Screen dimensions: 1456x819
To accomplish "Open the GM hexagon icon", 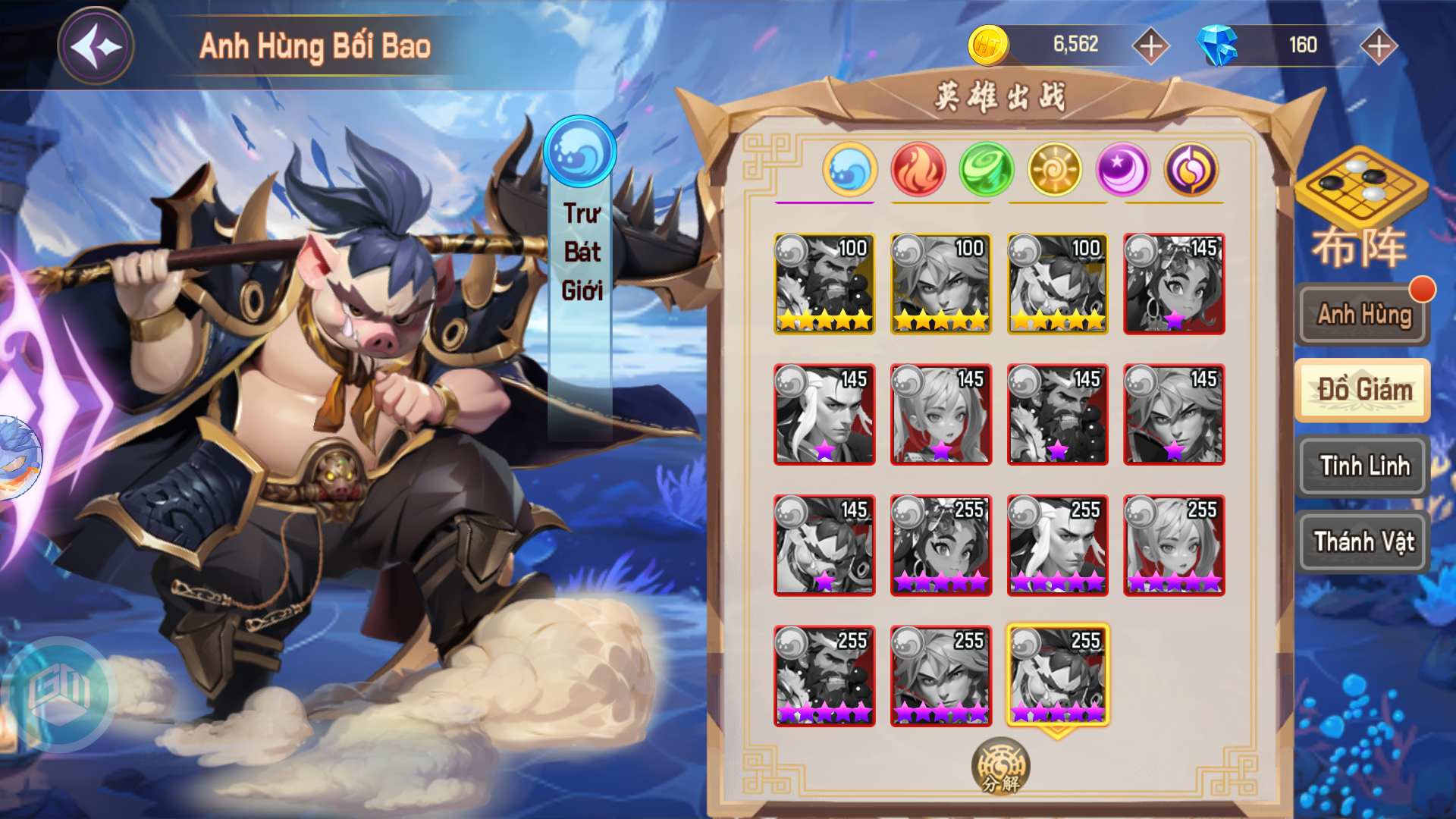I will point(59,692).
